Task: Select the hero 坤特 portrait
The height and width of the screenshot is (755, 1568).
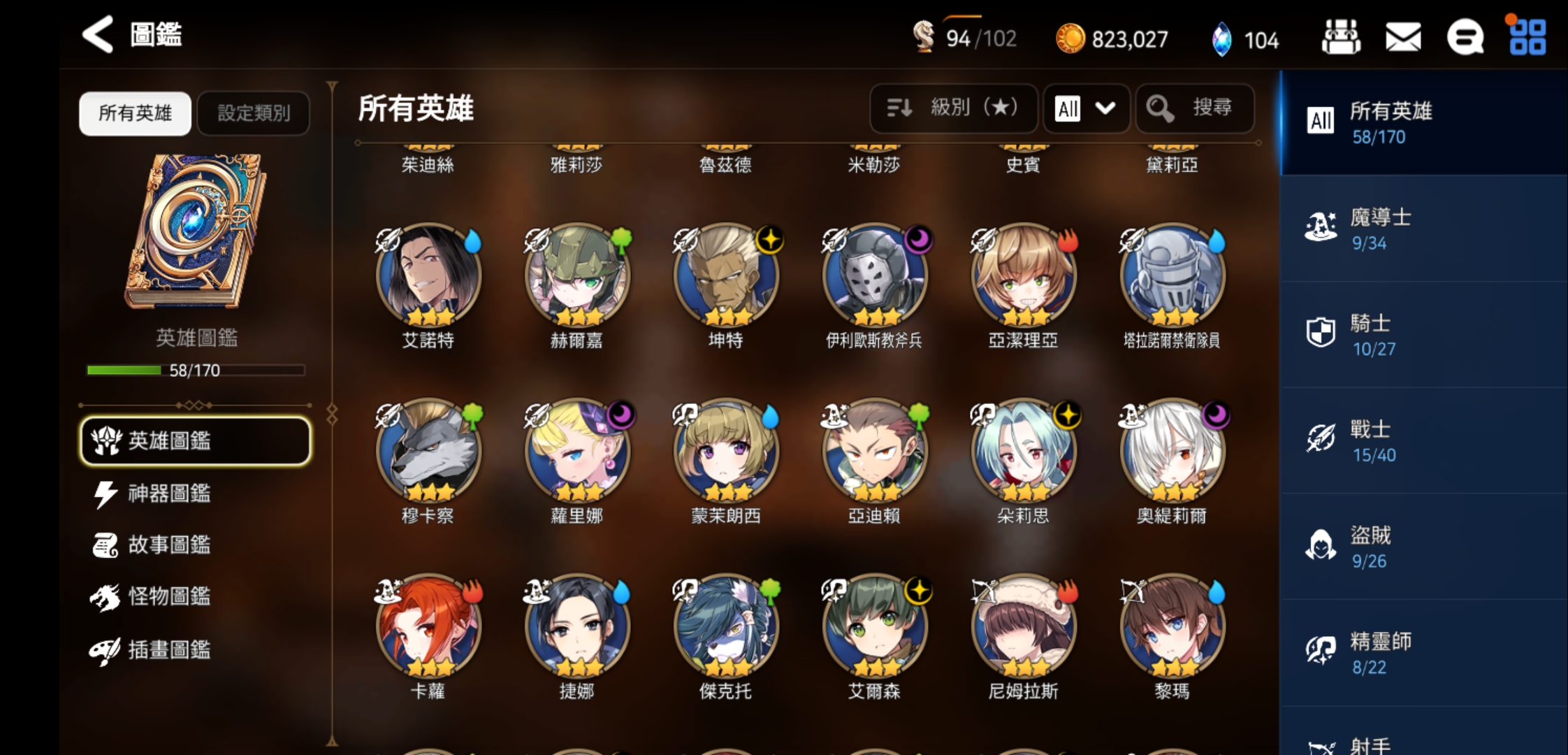Action: (x=725, y=275)
